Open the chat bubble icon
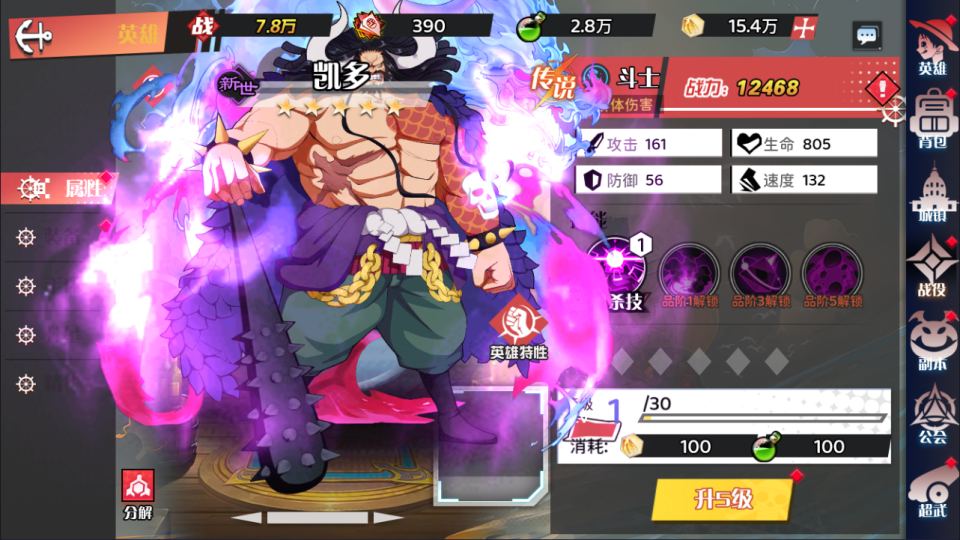The width and height of the screenshot is (960, 540). point(866,36)
